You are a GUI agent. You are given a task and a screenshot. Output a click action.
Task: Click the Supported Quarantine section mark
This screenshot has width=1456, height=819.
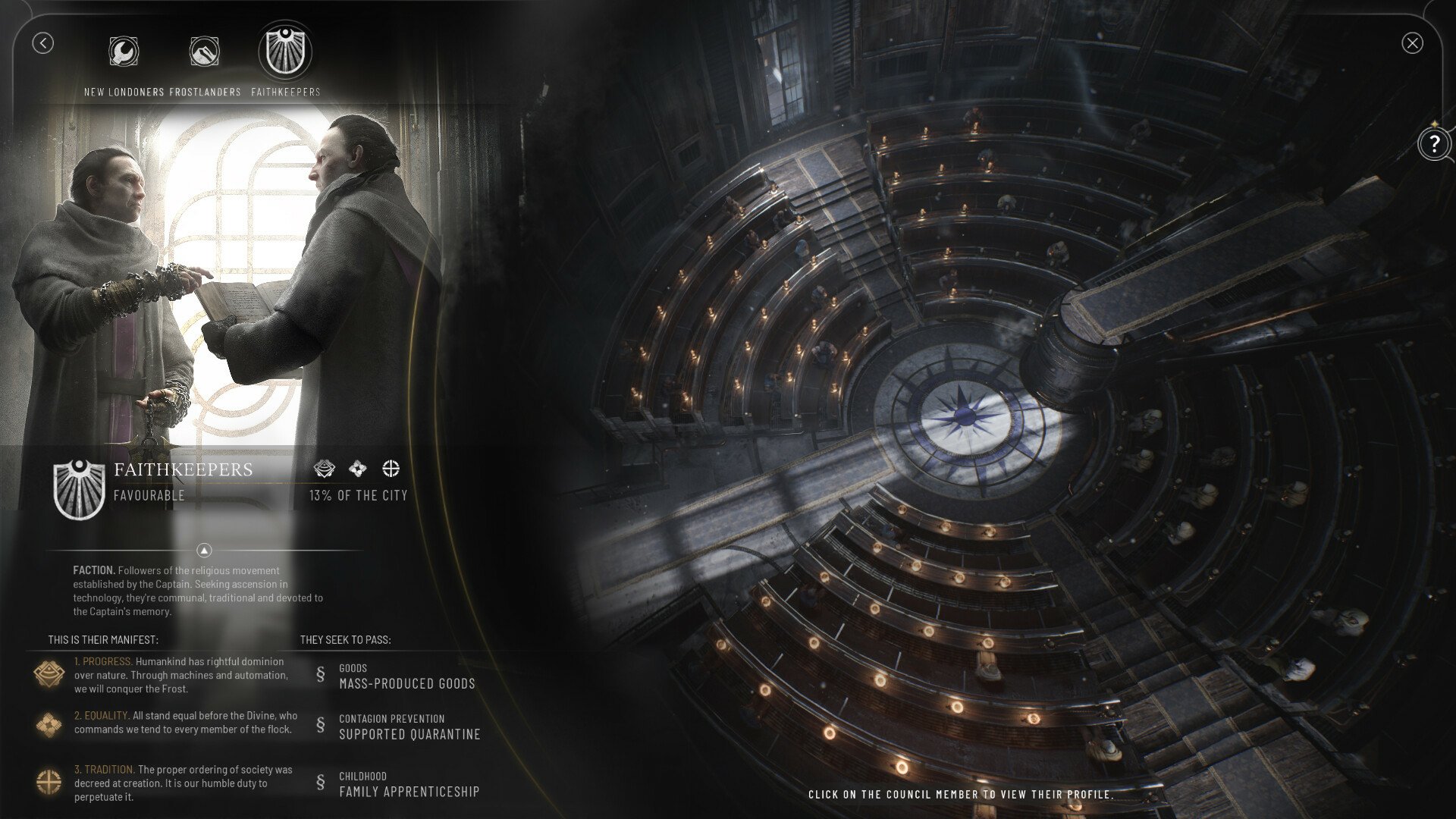click(x=322, y=726)
